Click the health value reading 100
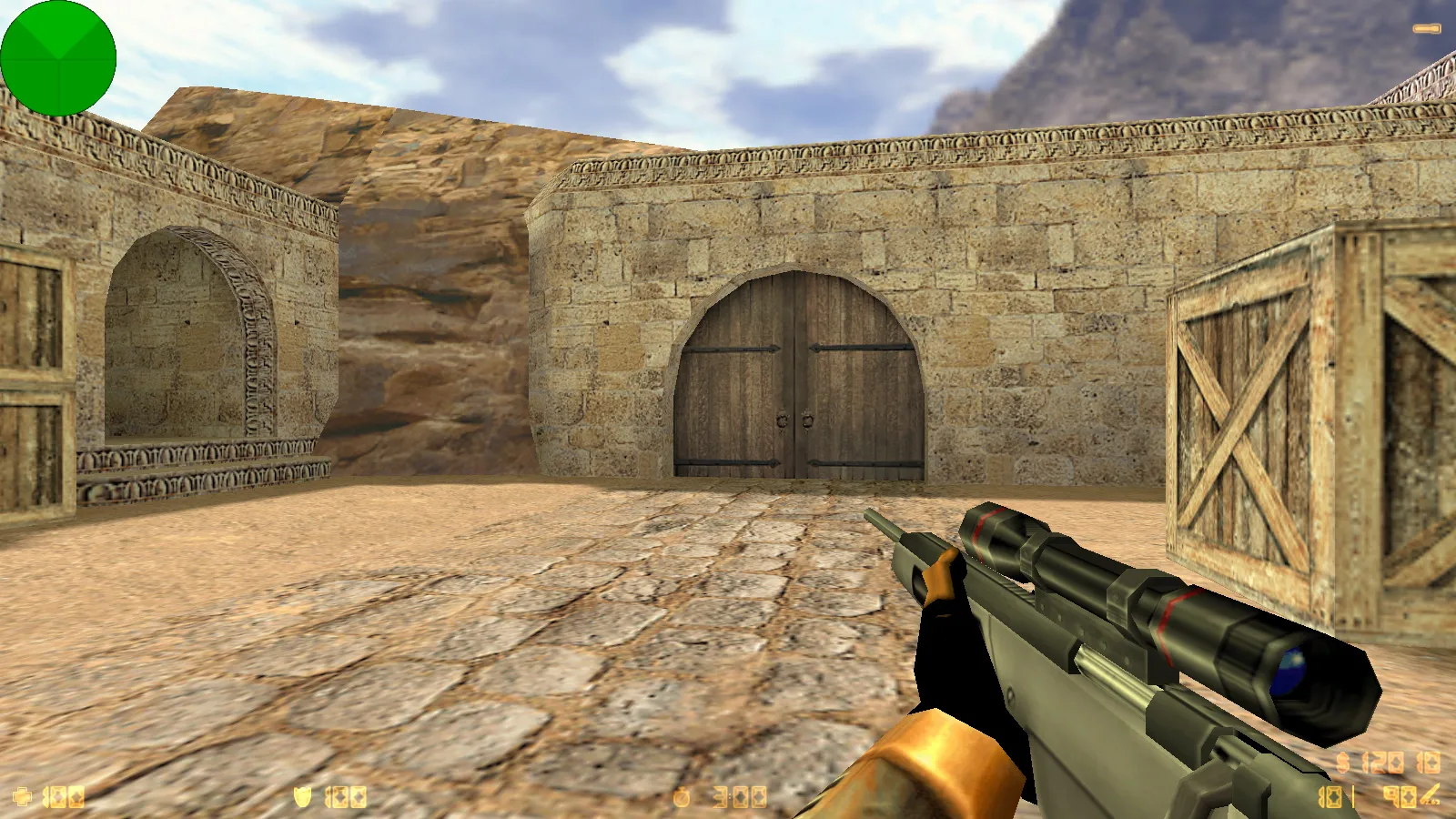This screenshot has width=1456, height=819. (x=64, y=797)
